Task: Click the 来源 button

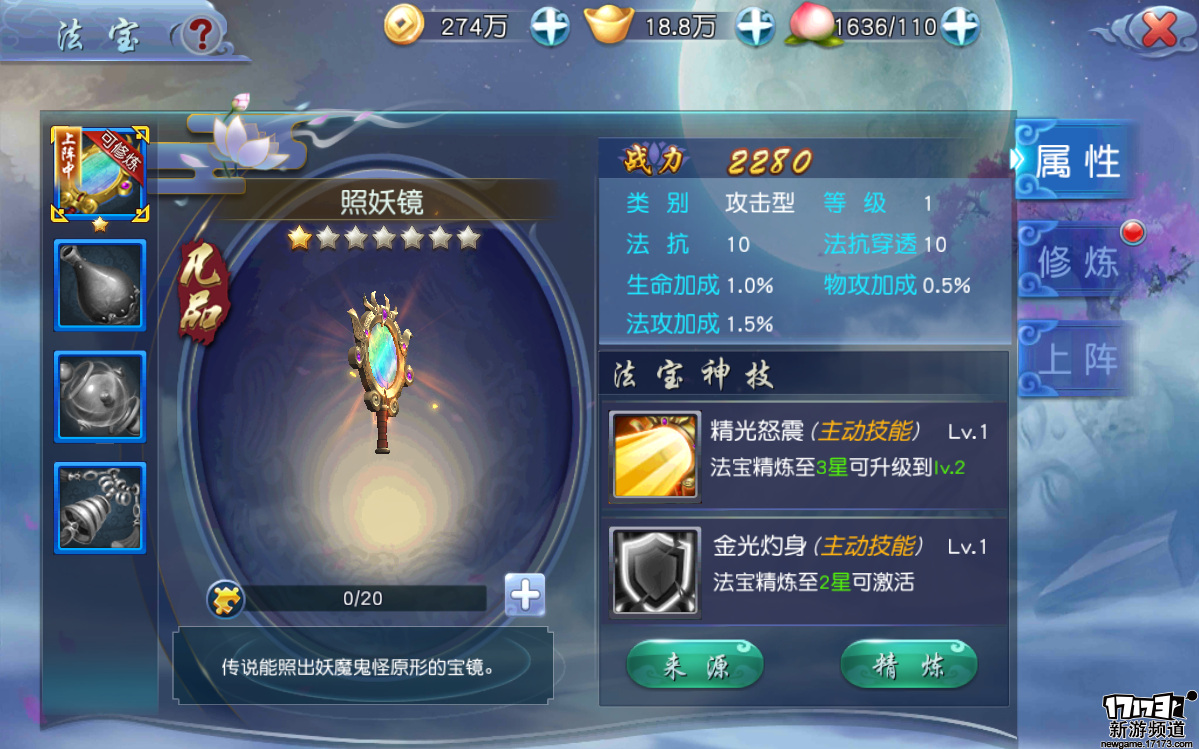Action: point(695,666)
